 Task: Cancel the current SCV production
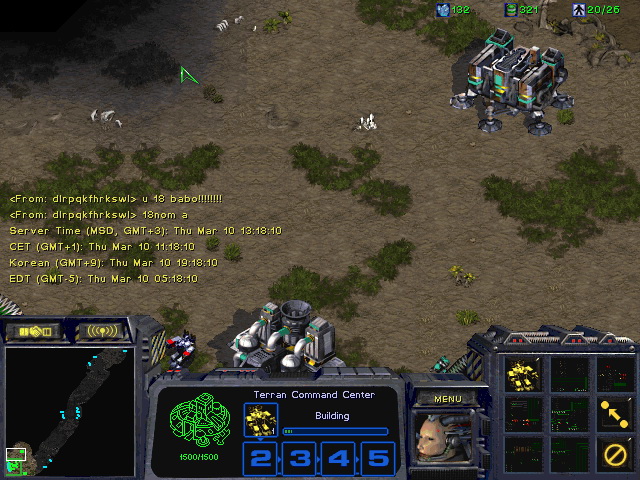[612, 449]
